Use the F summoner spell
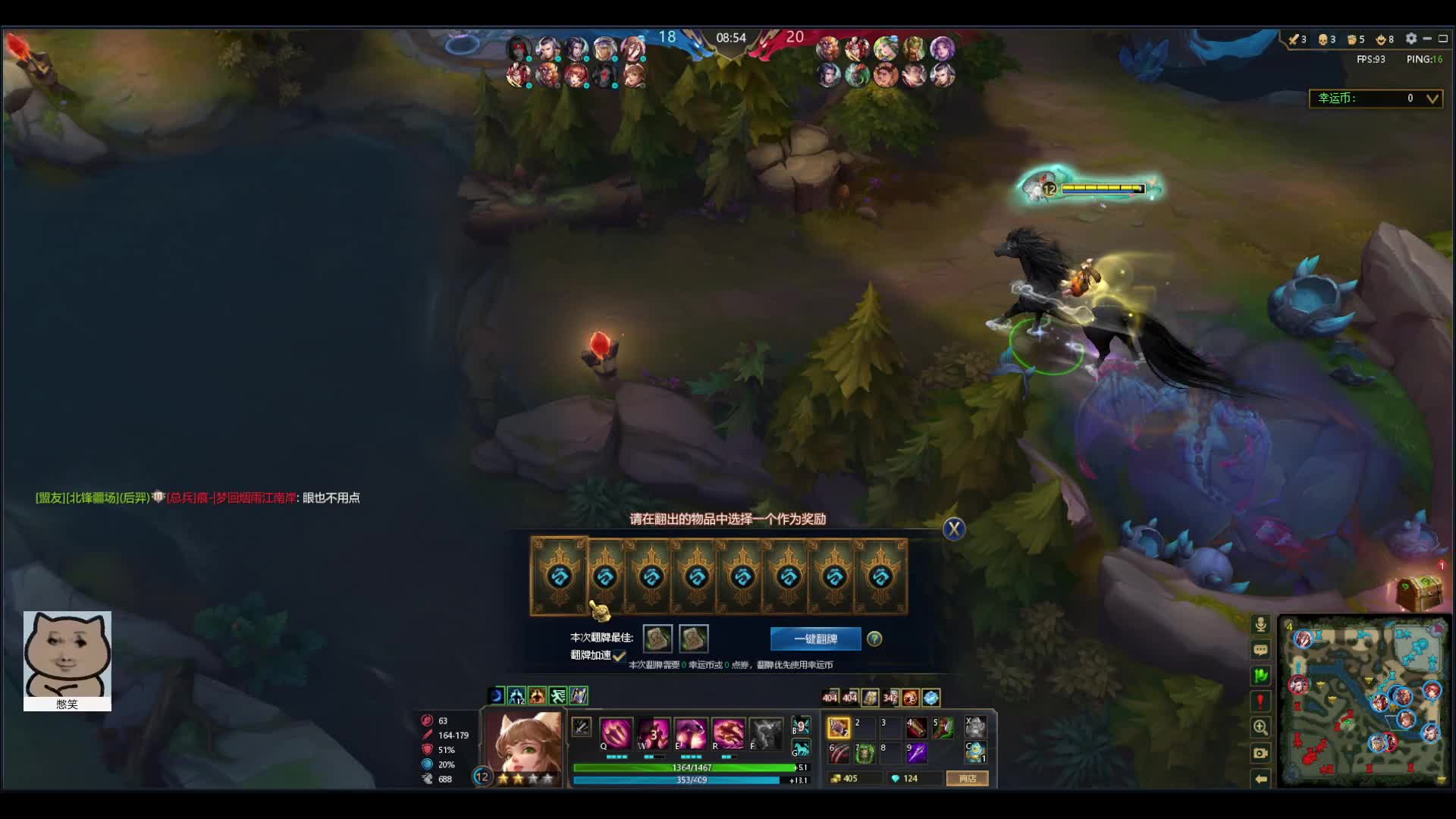The height and width of the screenshot is (819, 1456). click(765, 733)
